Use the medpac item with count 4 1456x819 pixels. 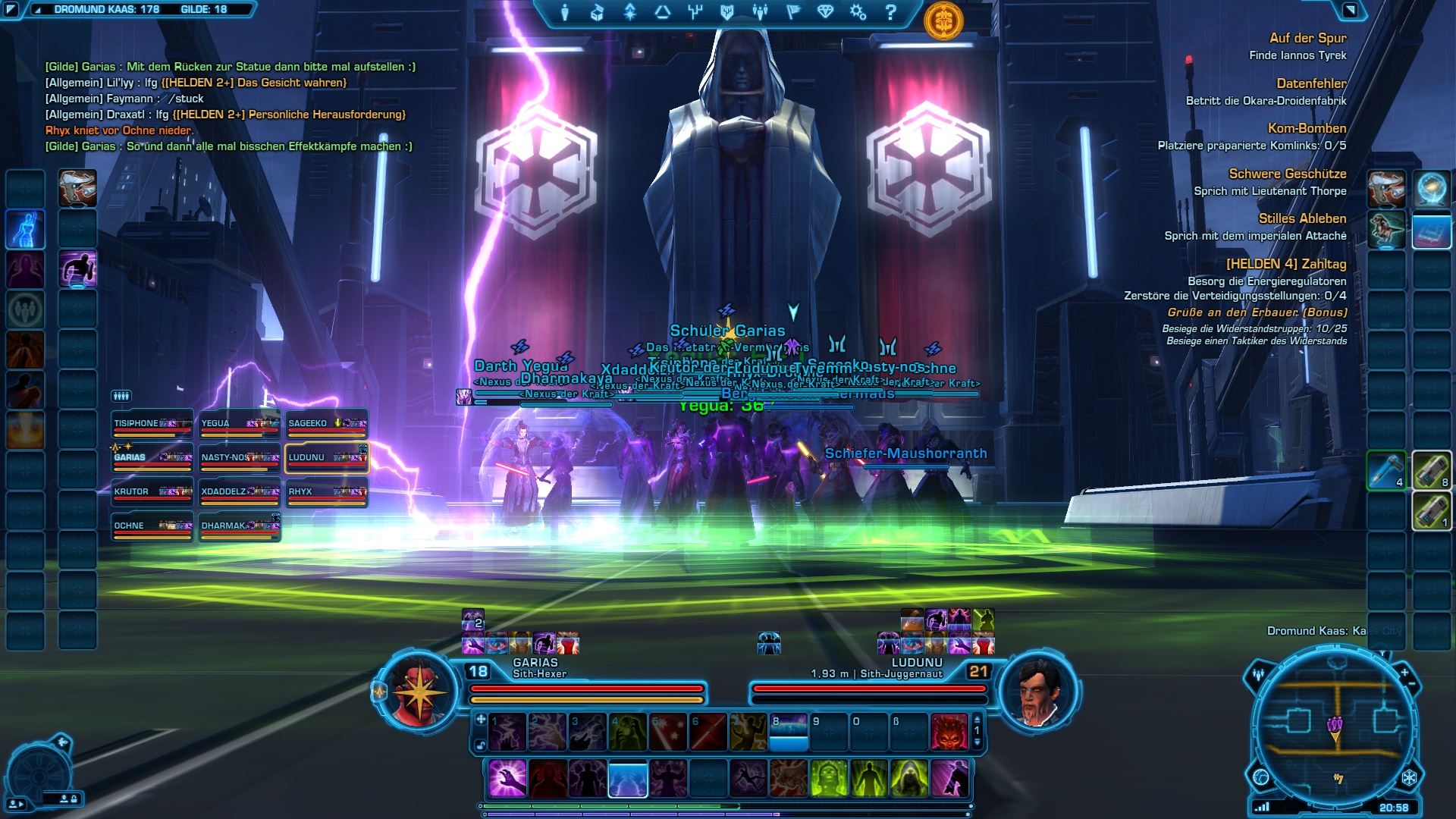[1386, 470]
